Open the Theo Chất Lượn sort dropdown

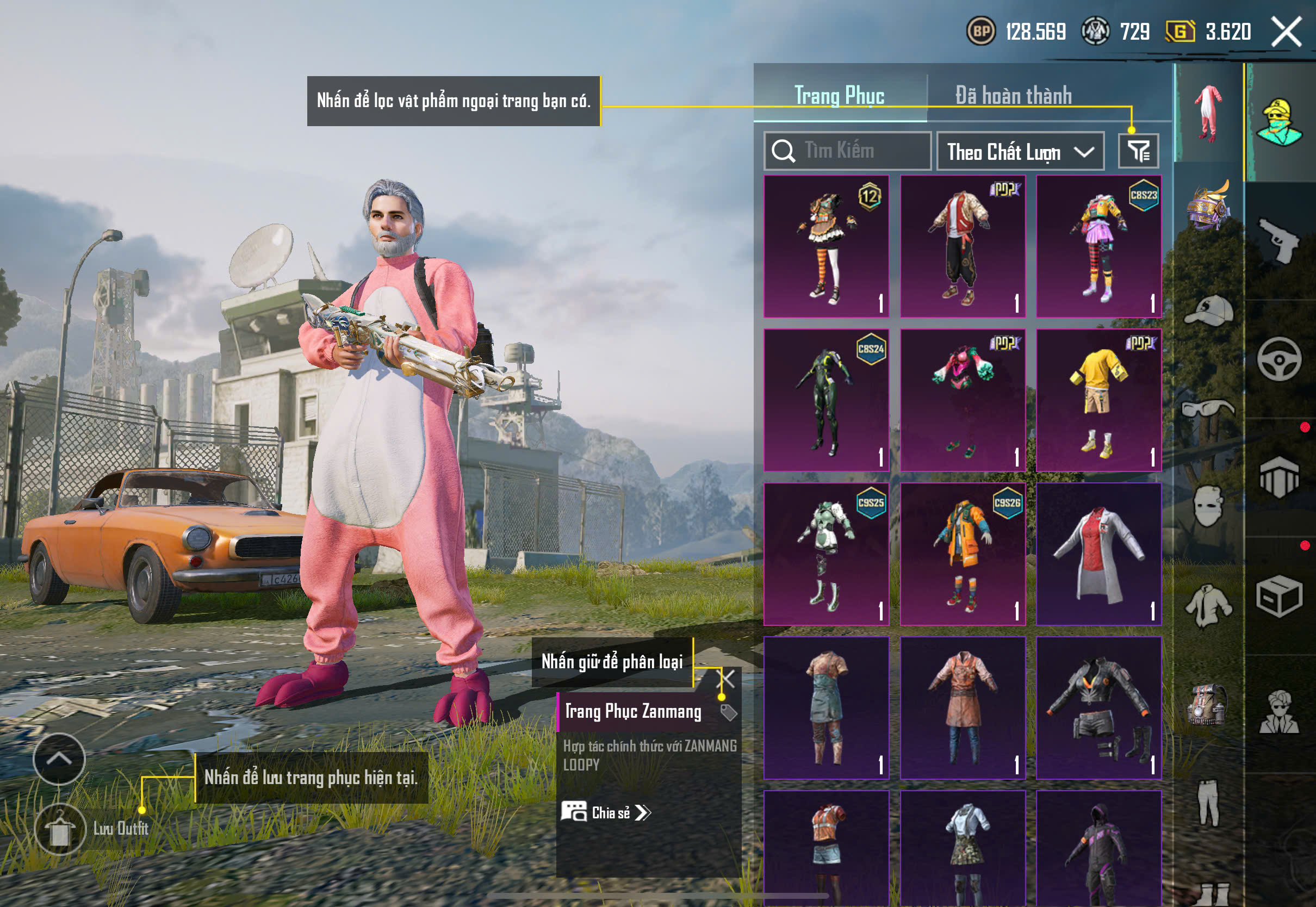point(1020,151)
